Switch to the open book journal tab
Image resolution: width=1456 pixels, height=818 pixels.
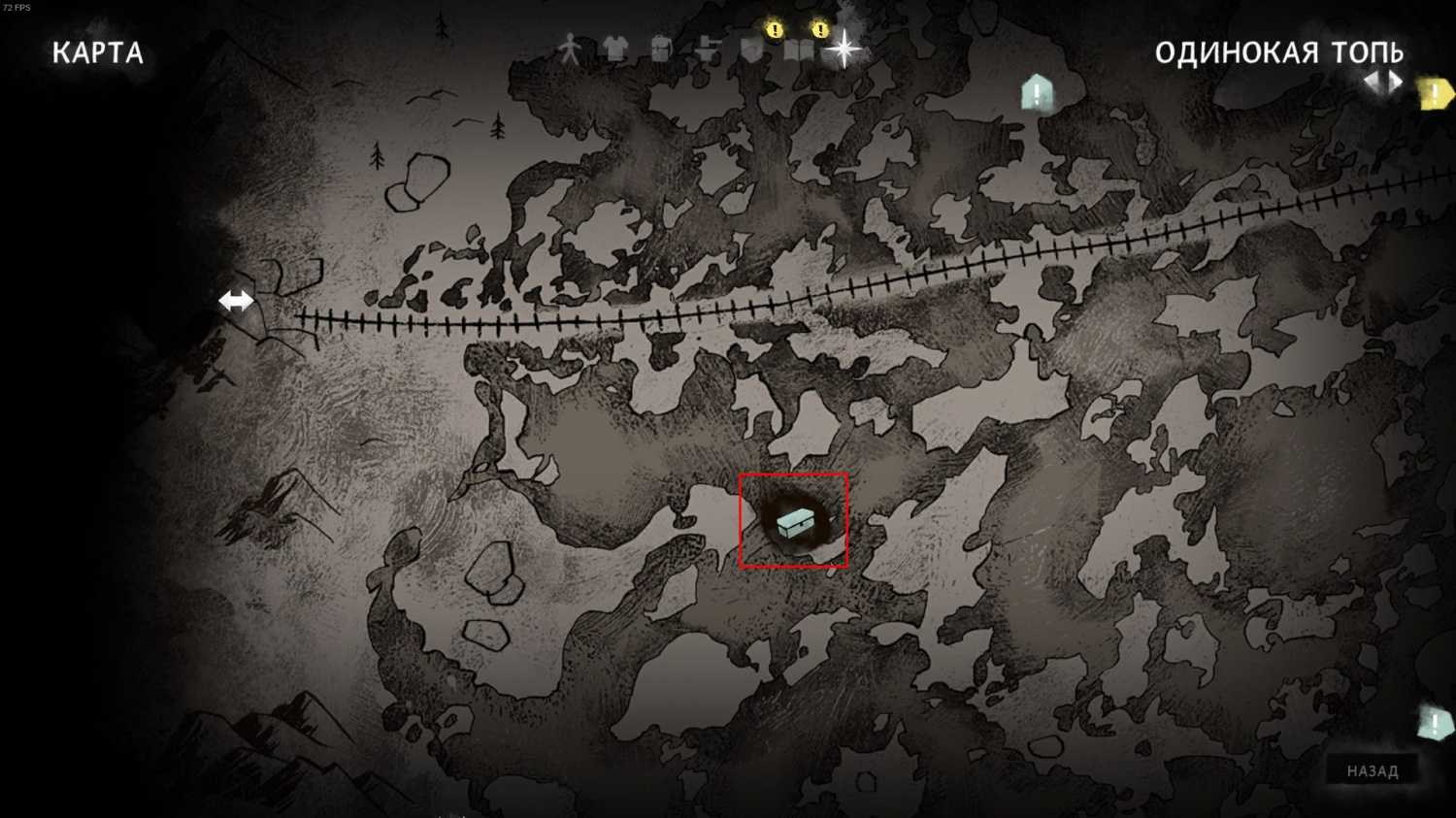point(799,49)
